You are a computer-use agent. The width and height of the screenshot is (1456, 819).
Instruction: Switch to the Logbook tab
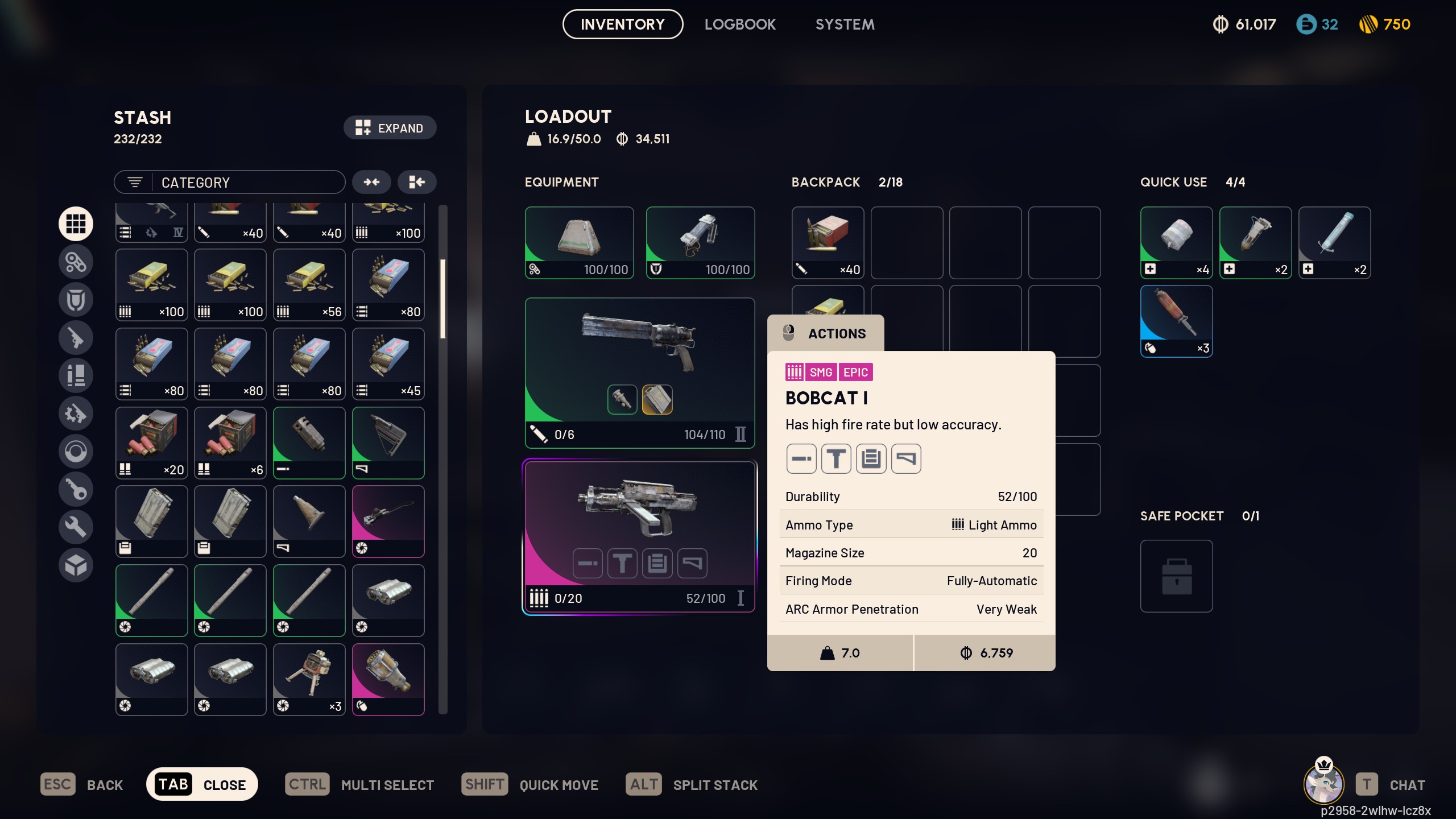(x=740, y=24)
